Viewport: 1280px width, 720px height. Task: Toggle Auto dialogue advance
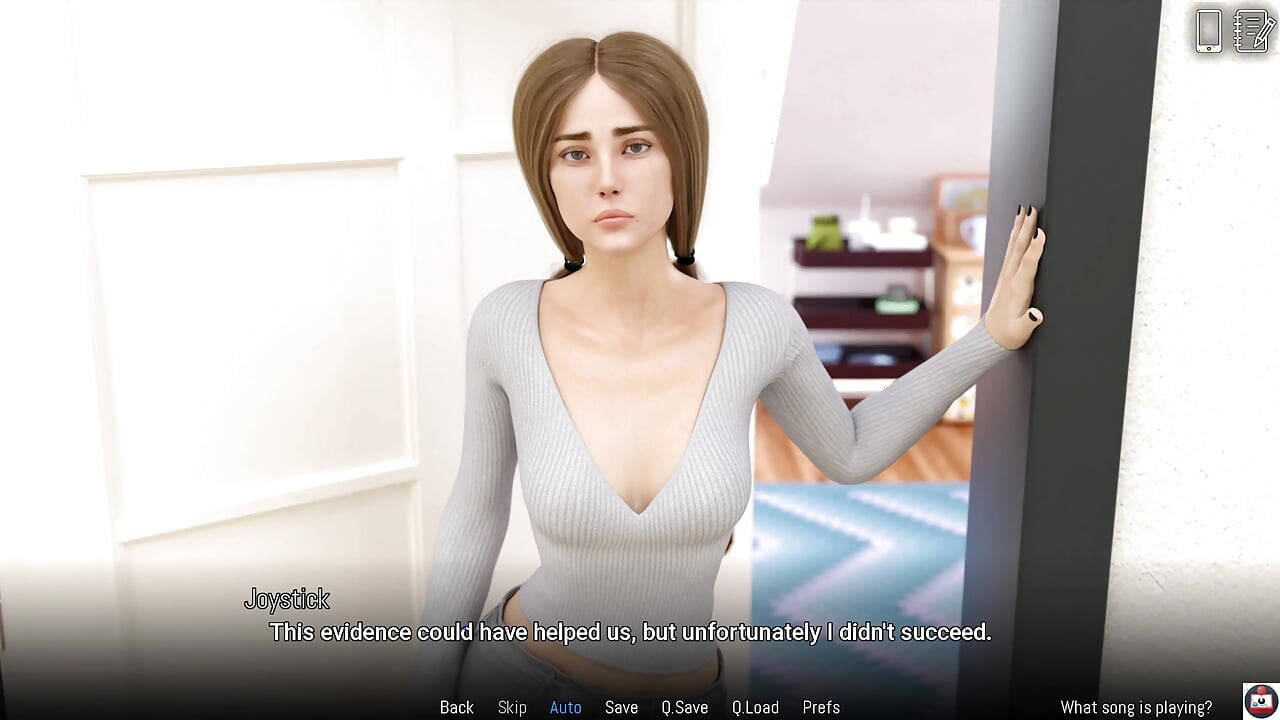pyautogui.click(x=565, y=707)
